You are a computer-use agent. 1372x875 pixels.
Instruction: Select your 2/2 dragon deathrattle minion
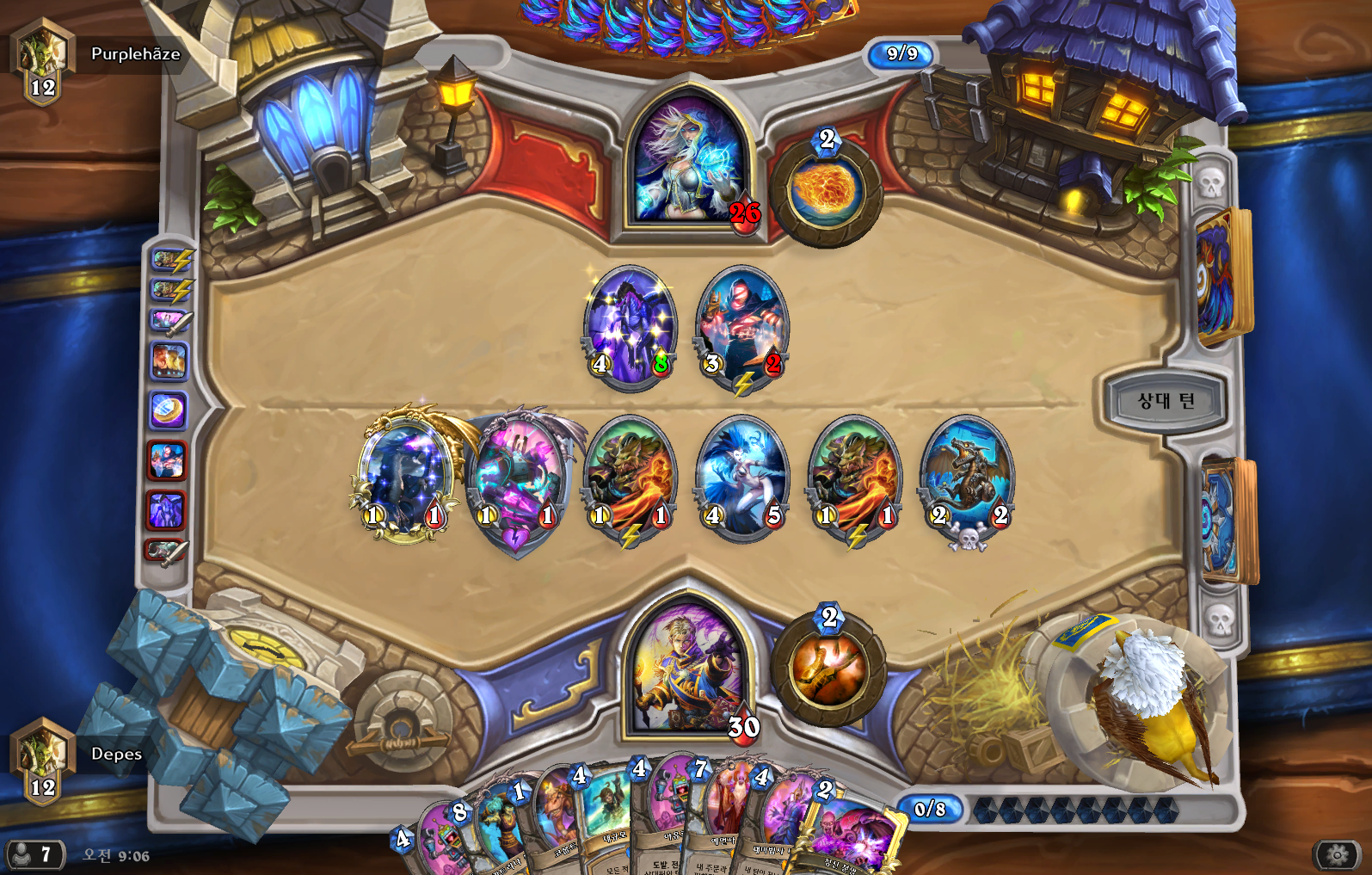[967, 476]
